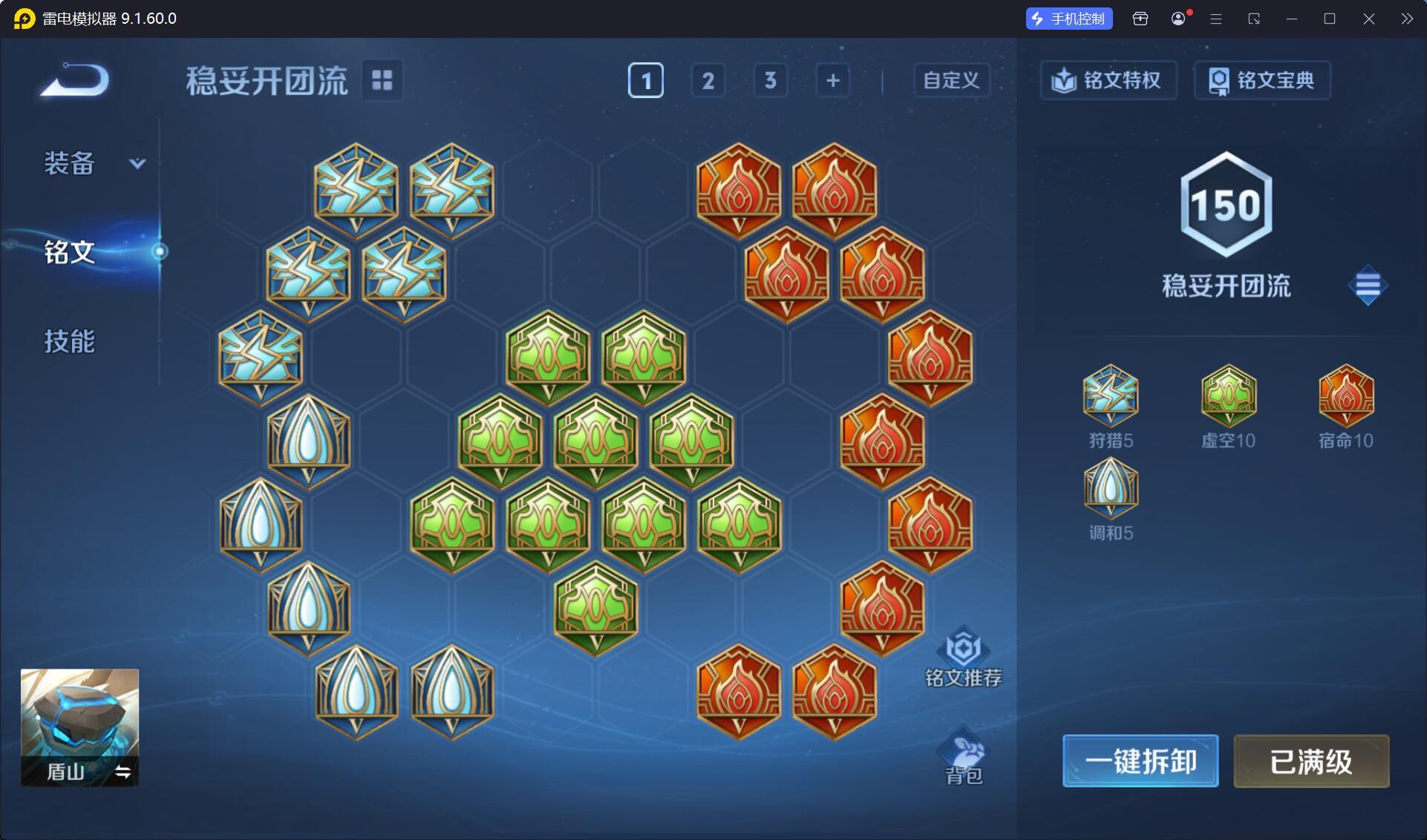1427x840 pixels.
Task: Open the 装备 equipment tab
Action: click(x=71, y=163)
